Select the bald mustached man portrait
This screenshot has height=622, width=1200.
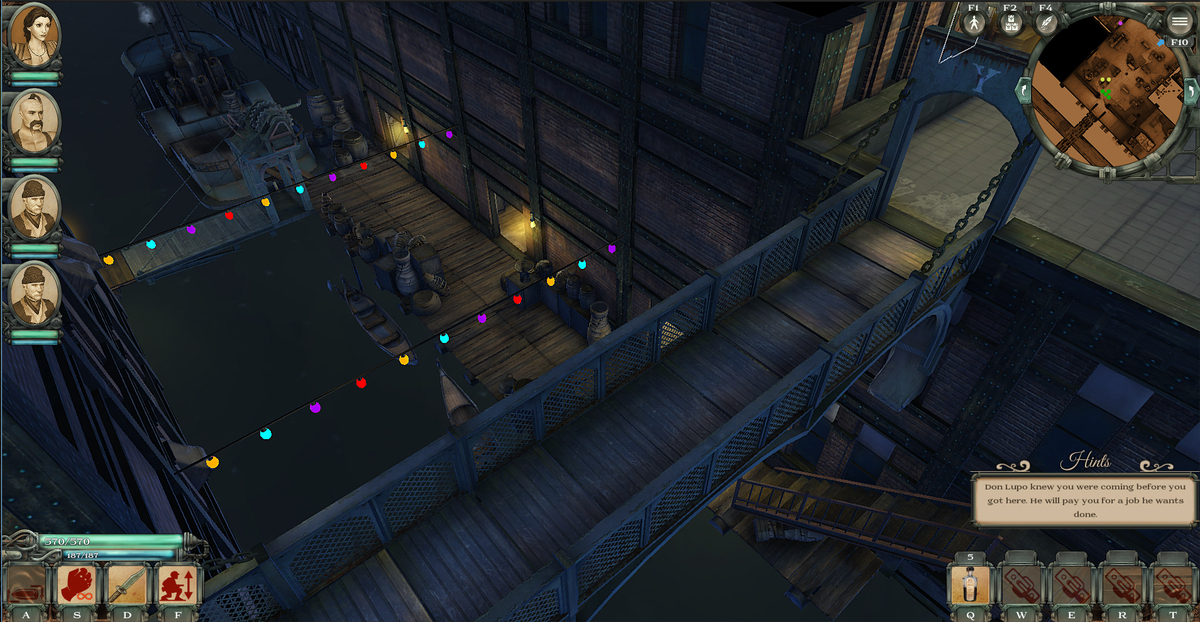click(x=34, y=121)
